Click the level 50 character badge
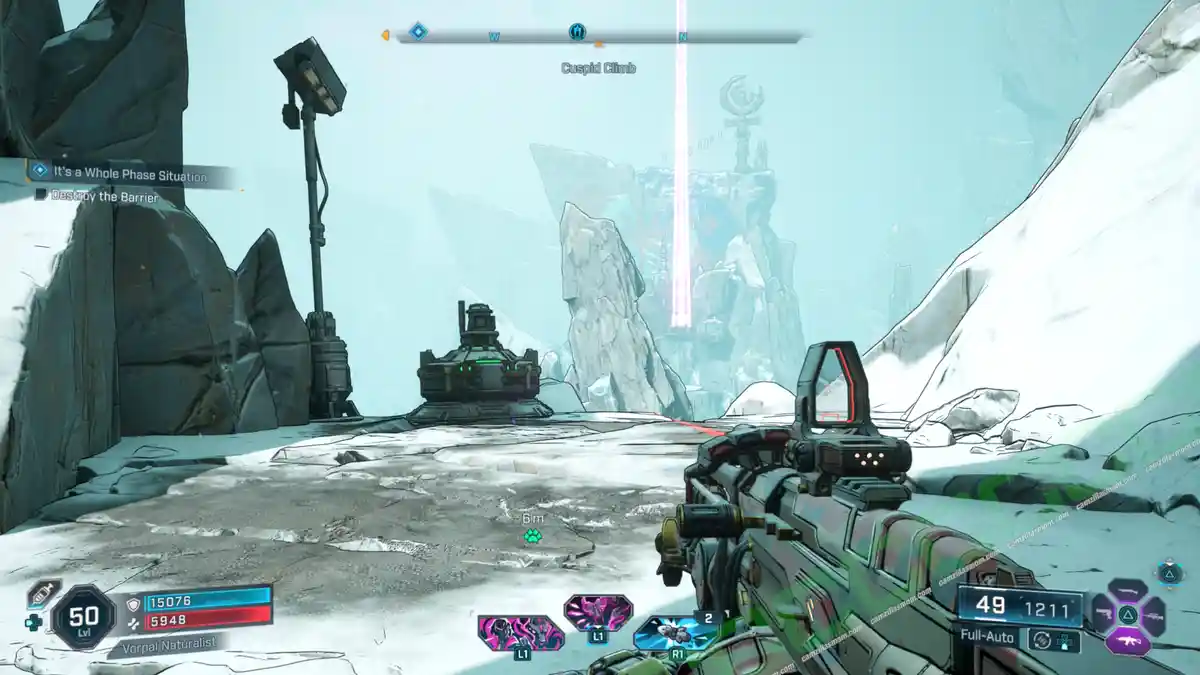1200x675 pixels. 82,617
